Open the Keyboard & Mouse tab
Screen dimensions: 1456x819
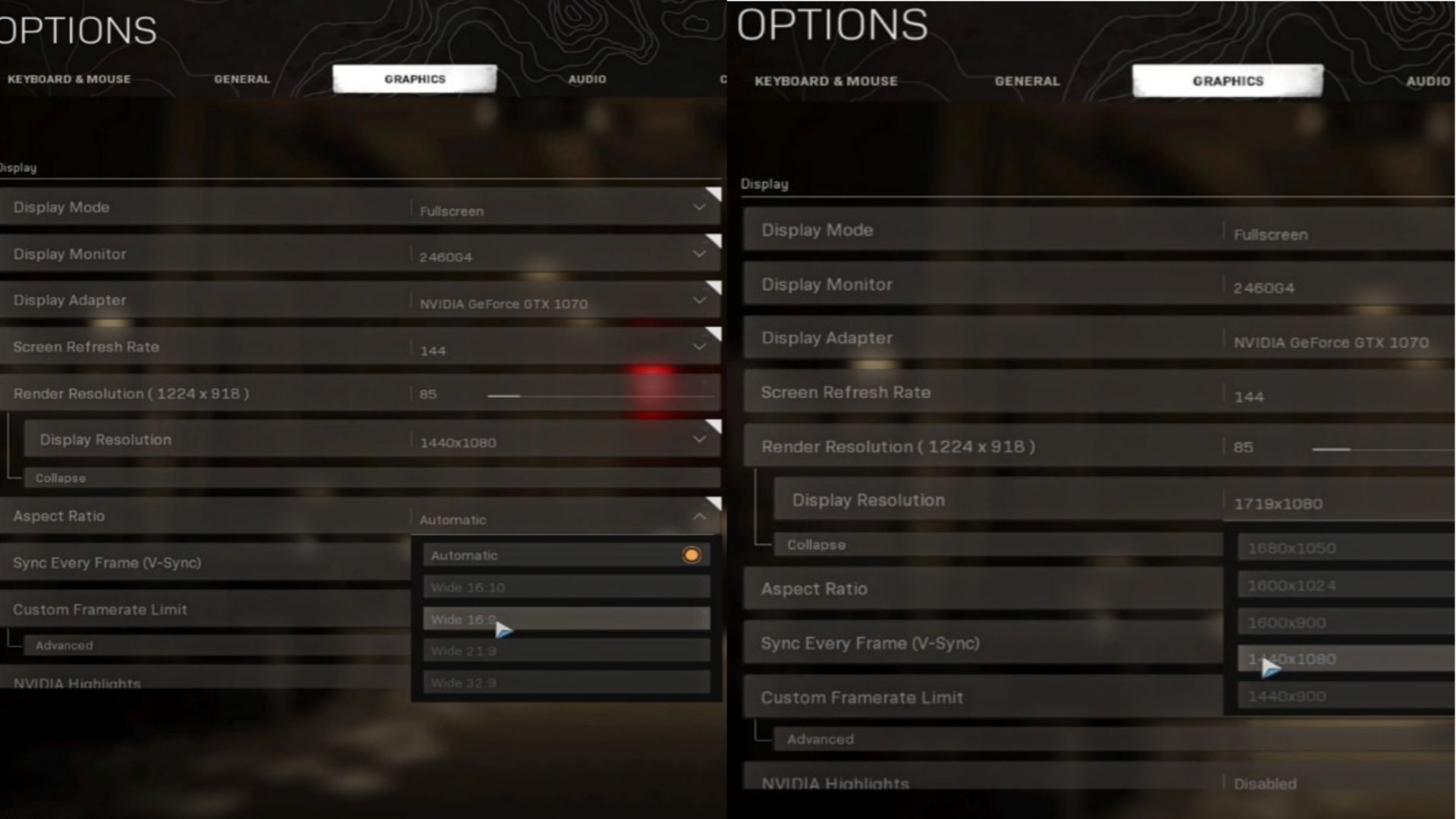pos(70,79)
